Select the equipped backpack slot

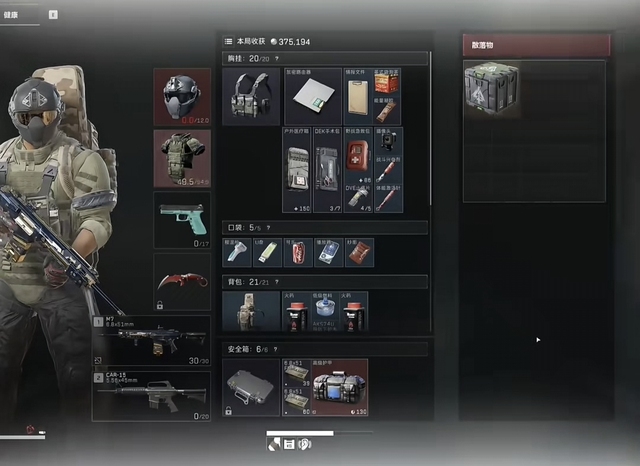pos(251,312)
